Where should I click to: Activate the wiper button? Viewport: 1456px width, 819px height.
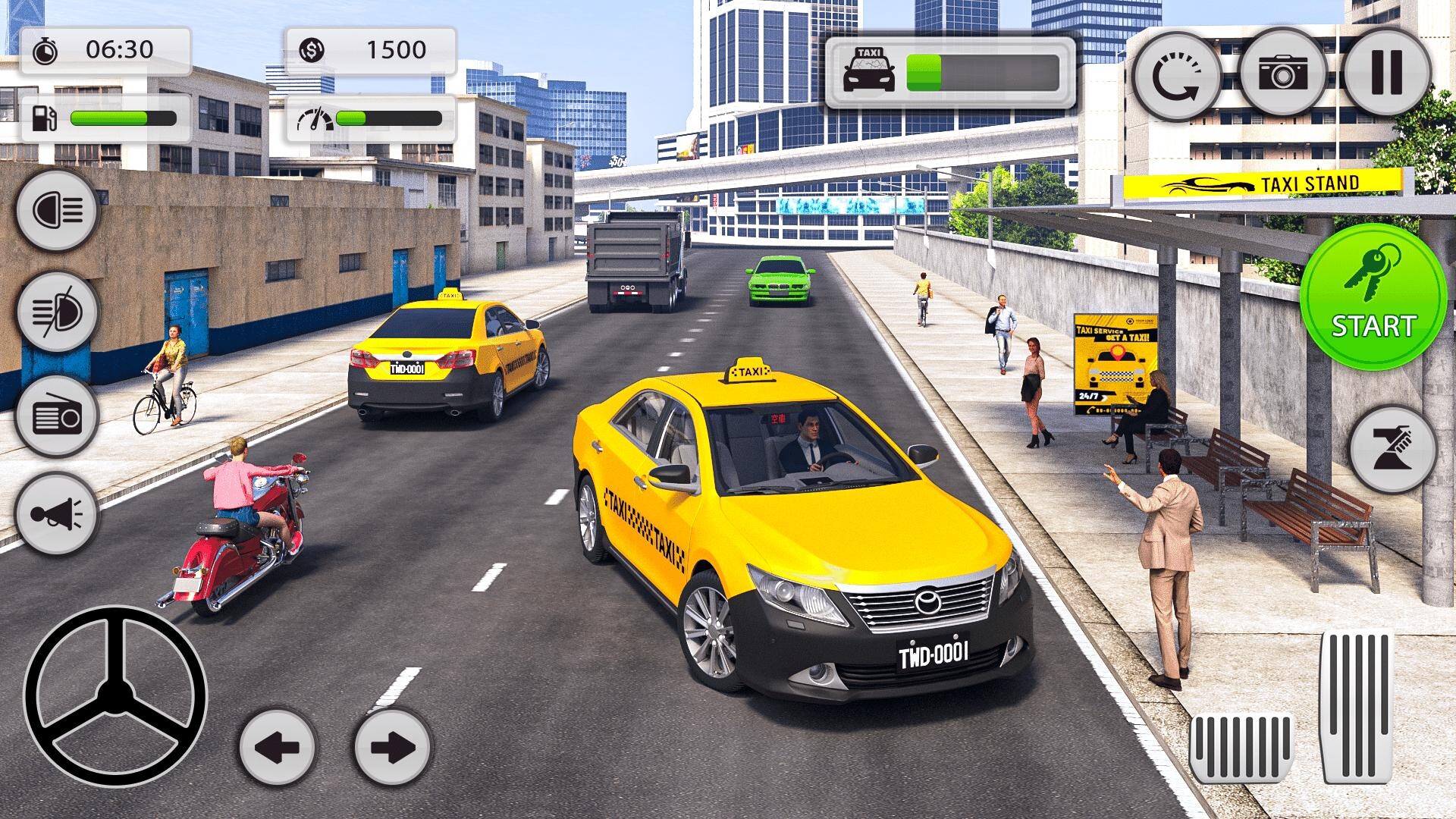point(1393,449)
